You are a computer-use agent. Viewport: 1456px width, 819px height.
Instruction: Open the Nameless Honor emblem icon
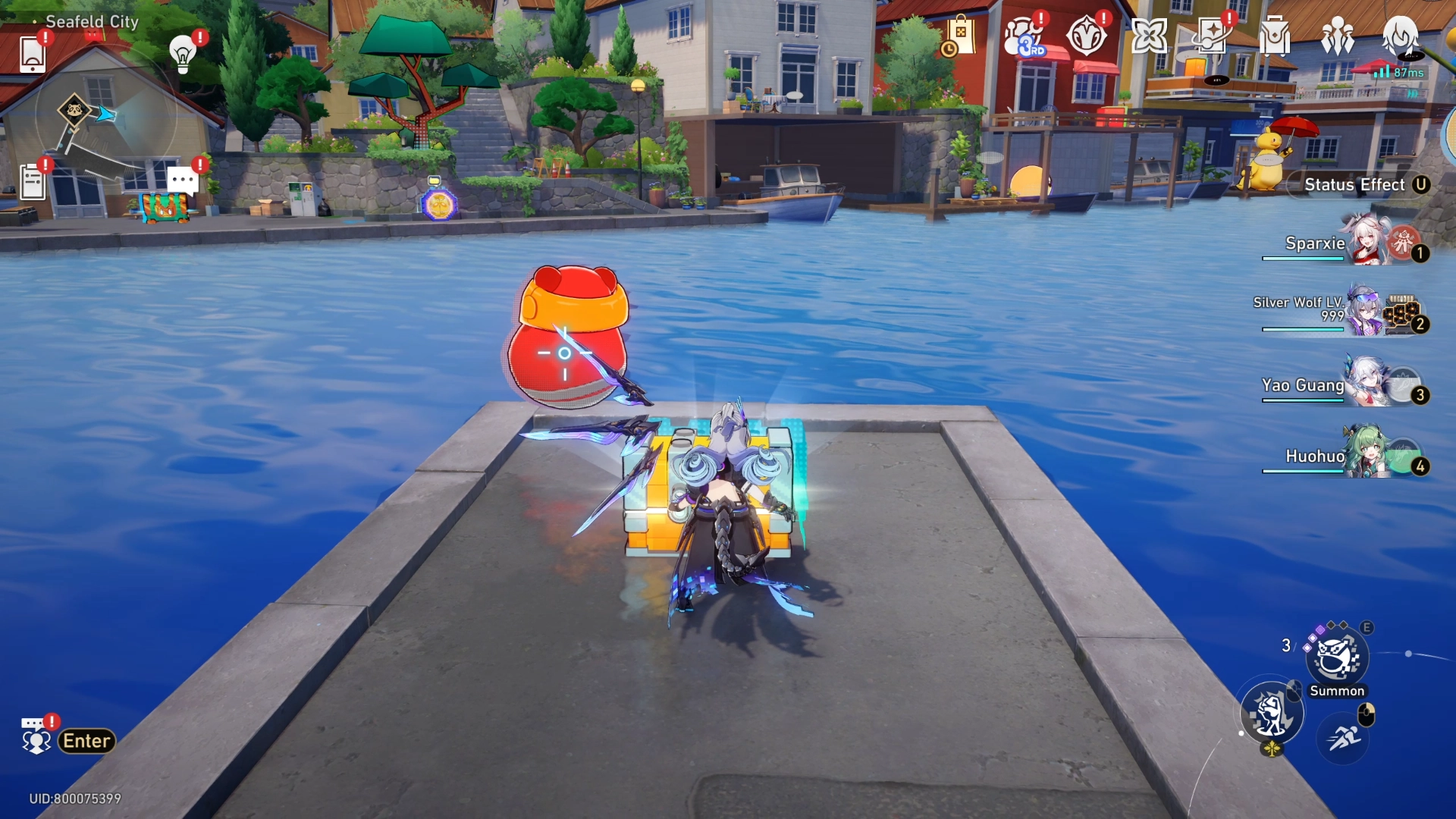1087,36
